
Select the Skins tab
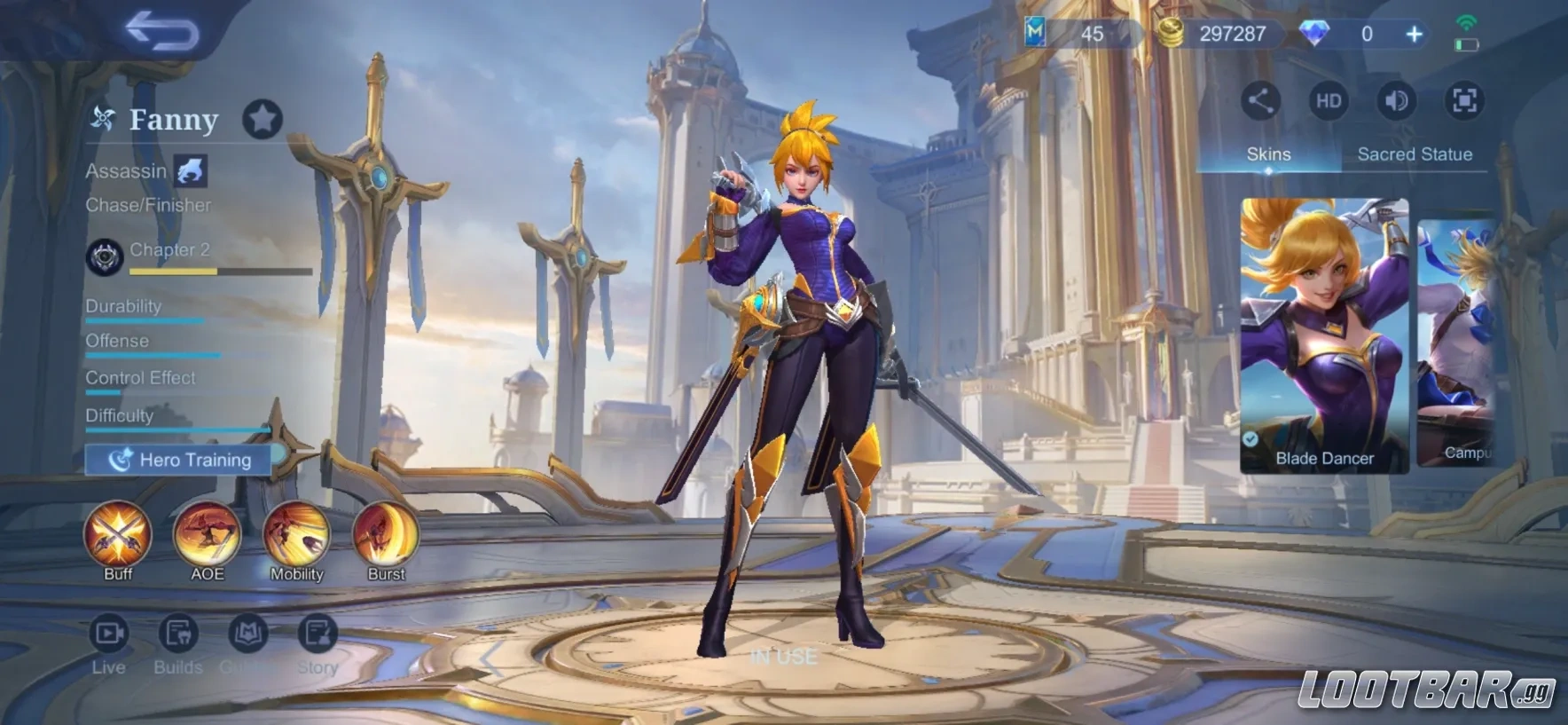click(1268, 154)
